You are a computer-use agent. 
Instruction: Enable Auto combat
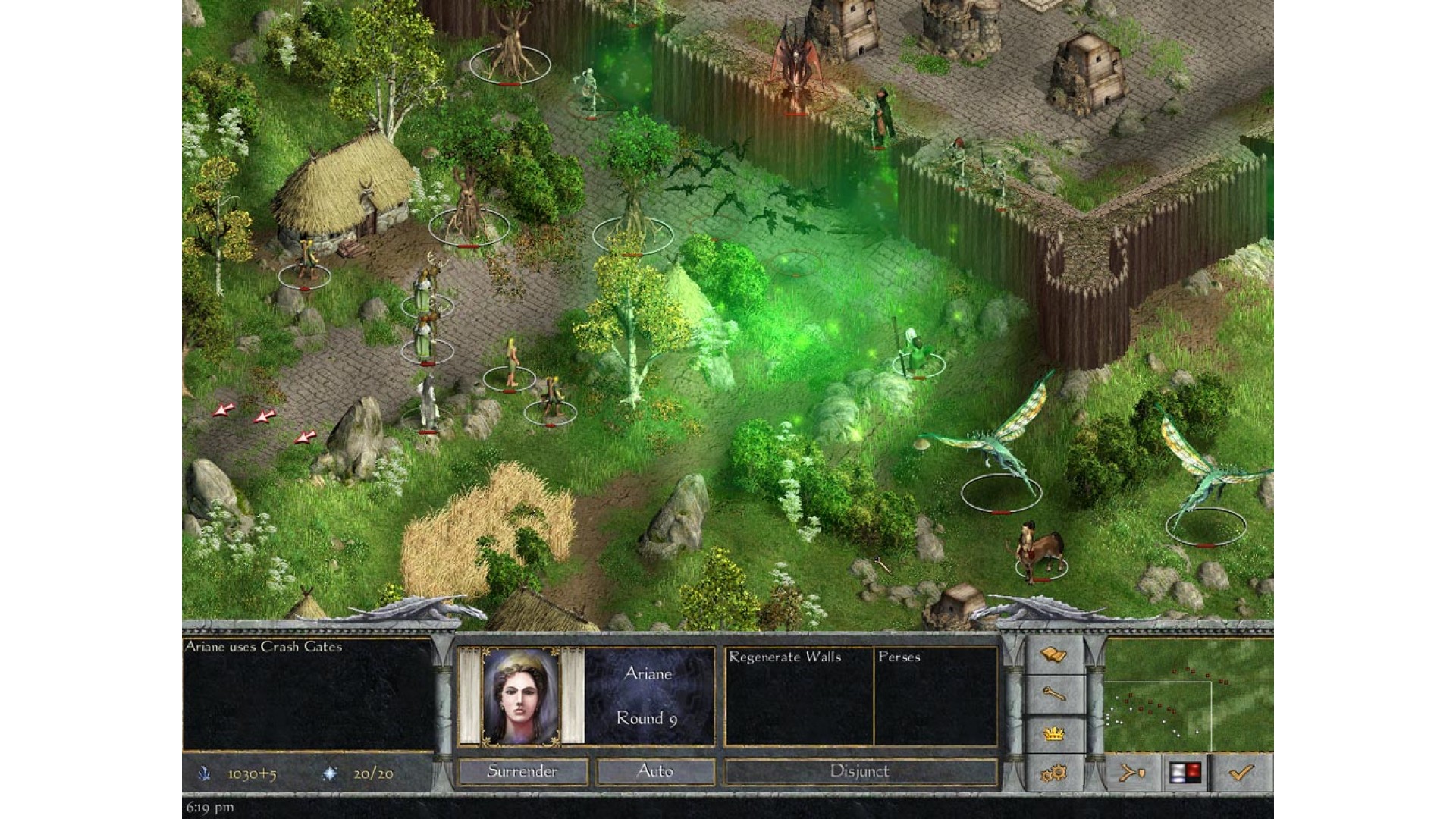tap(655, 772)
